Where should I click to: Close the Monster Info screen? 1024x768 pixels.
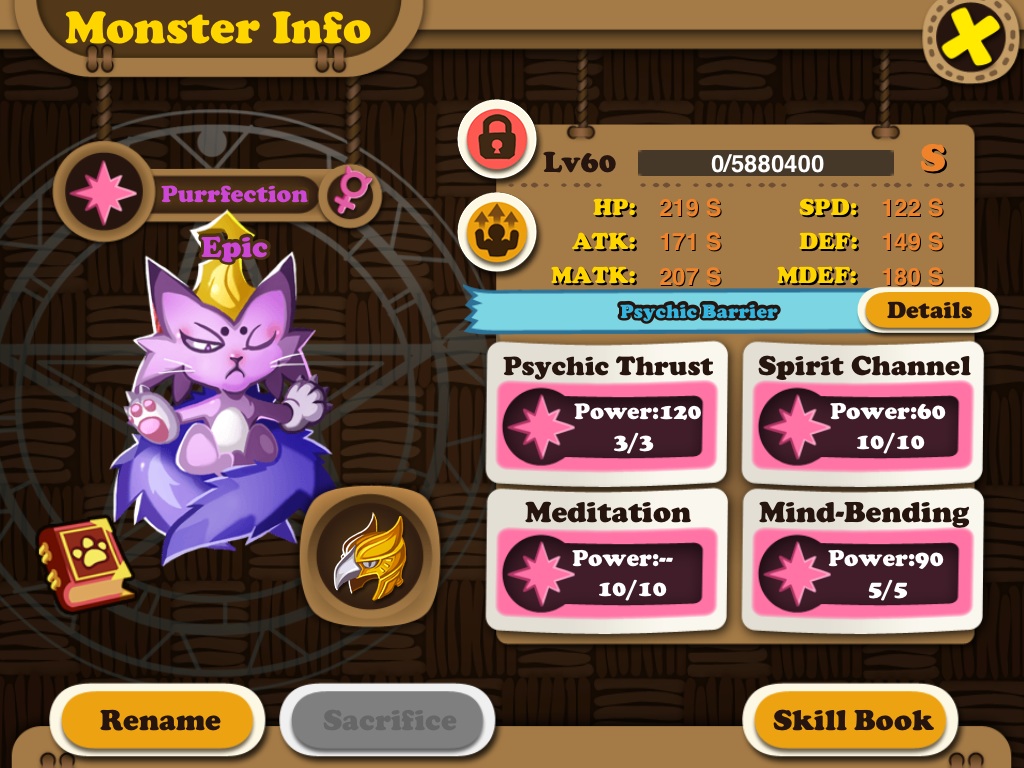pyautogui.click(x=970, y=41)
